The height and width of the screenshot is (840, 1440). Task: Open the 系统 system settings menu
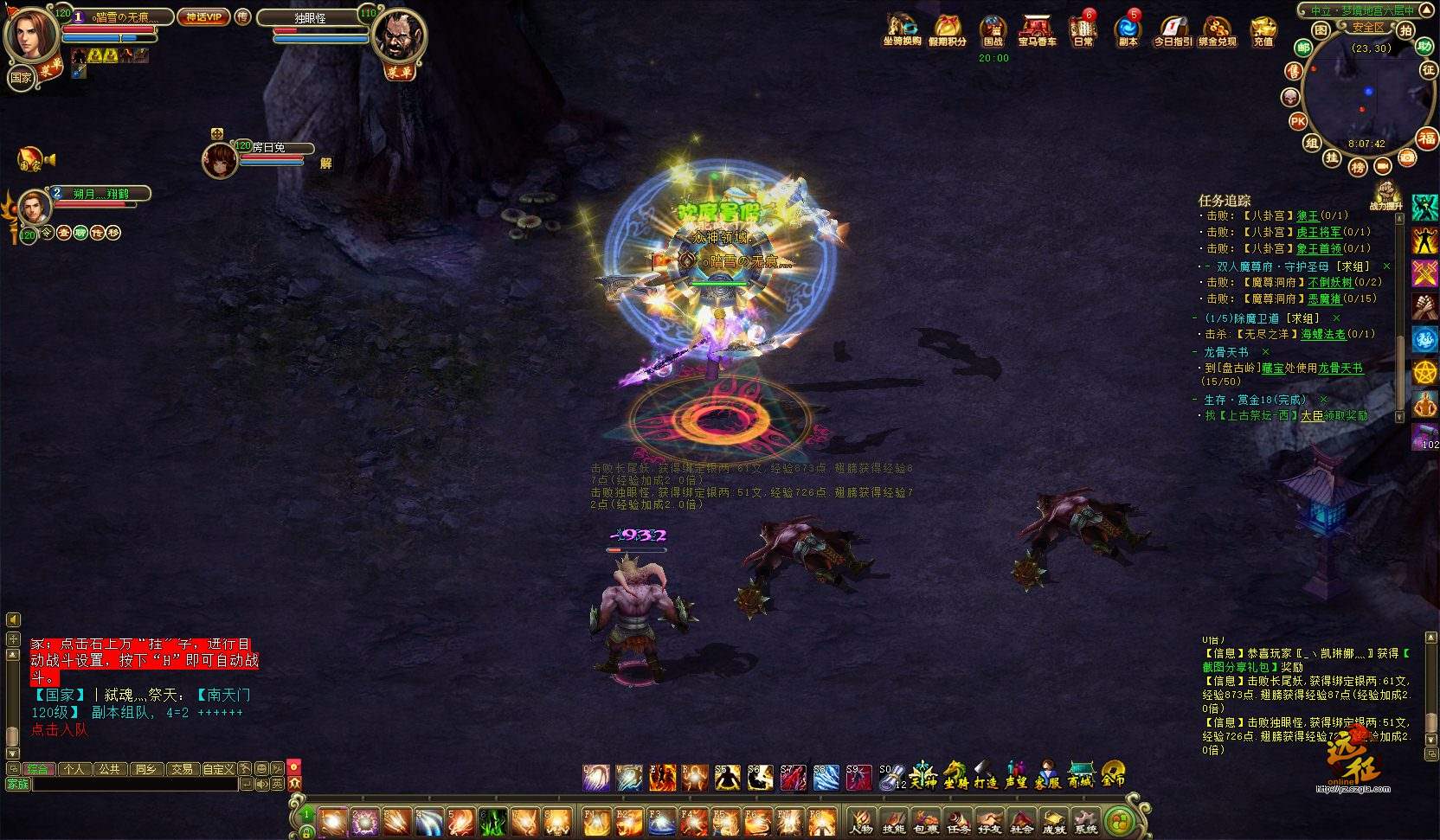[1085, 822]
